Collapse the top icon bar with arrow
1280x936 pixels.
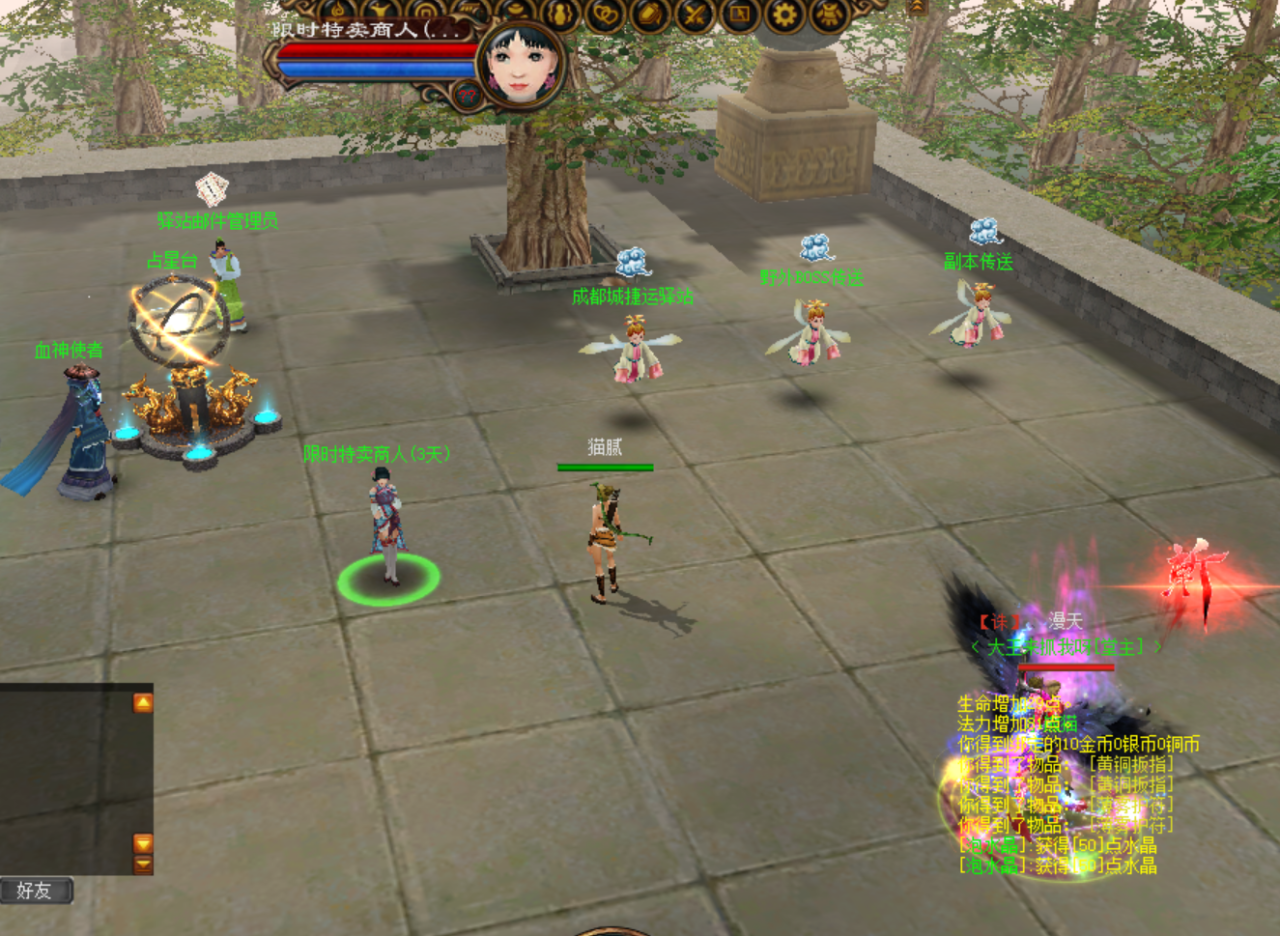click(x=917, y=7)
